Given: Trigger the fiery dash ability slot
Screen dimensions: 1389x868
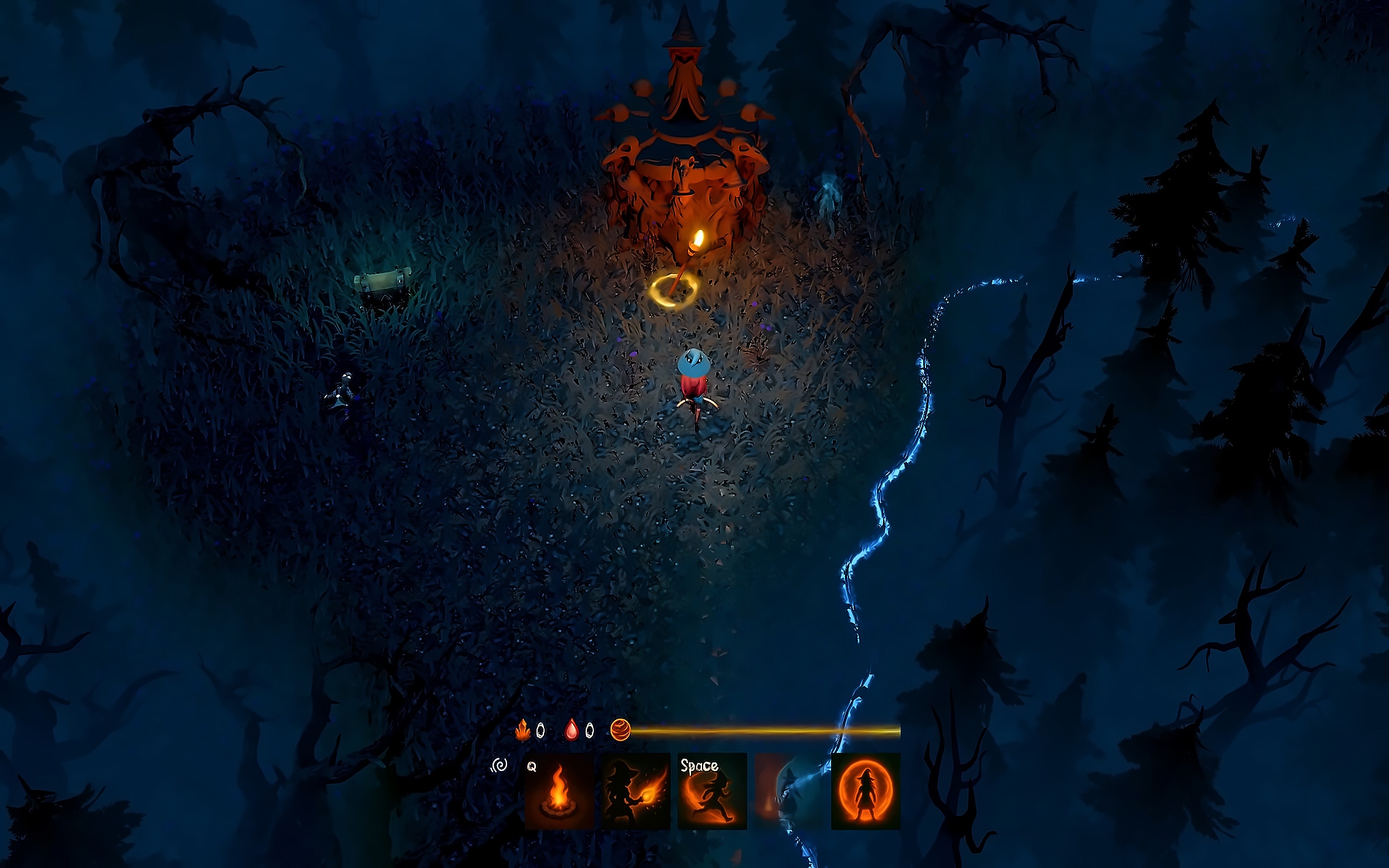Looking at the screenshot, I should tap(712, 791).
